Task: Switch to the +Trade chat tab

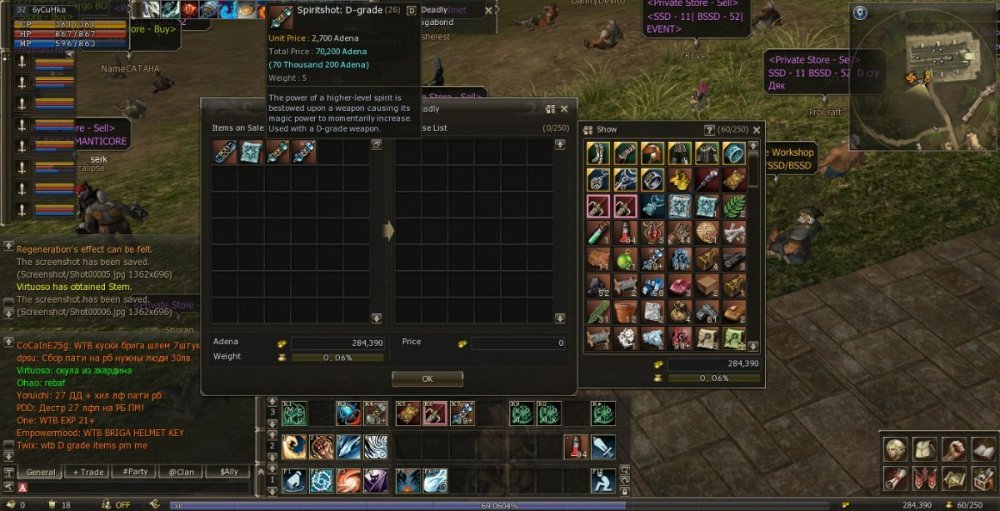Action: pyautogui.click(x=88, y=472)
